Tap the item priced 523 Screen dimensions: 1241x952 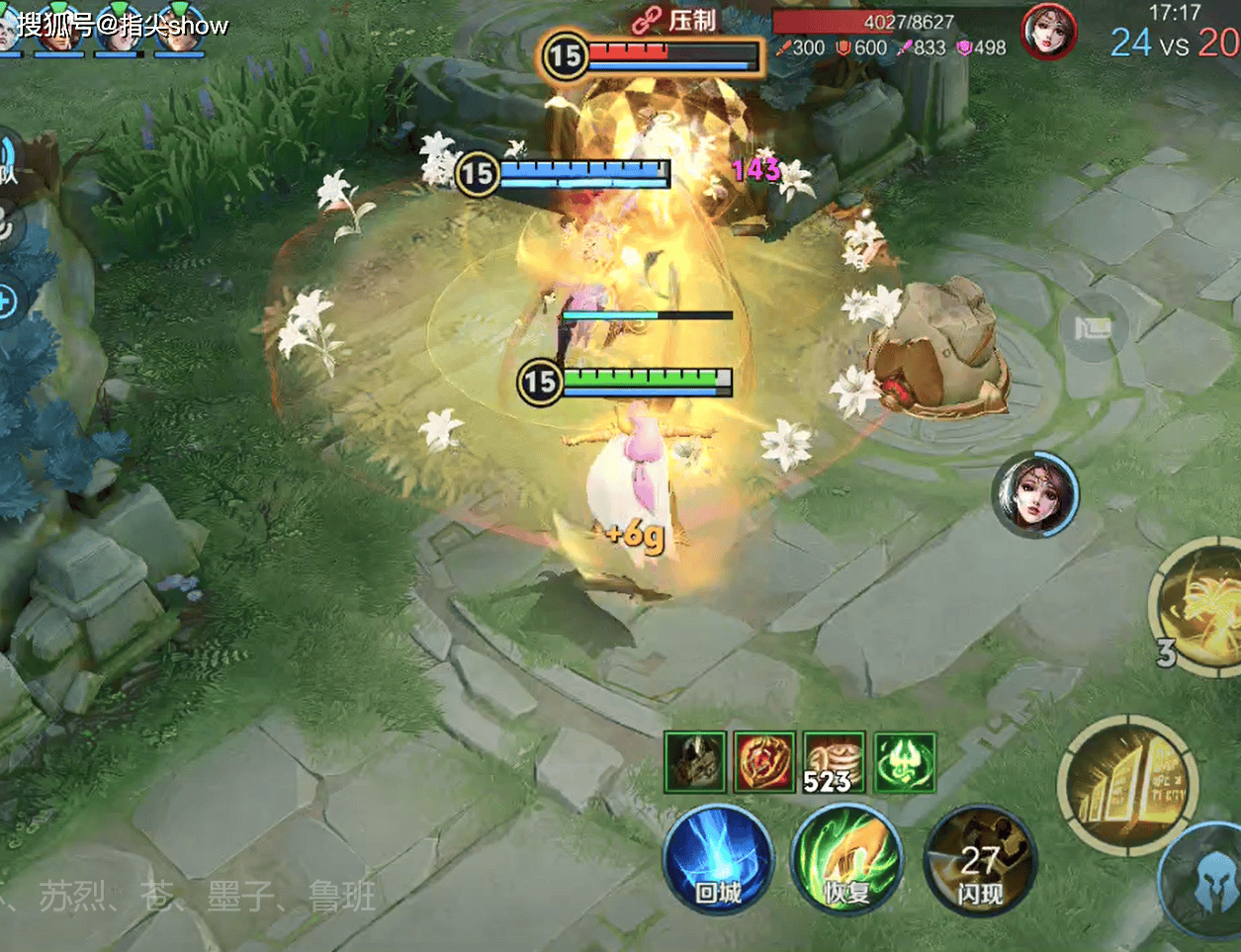coord(835,762)
